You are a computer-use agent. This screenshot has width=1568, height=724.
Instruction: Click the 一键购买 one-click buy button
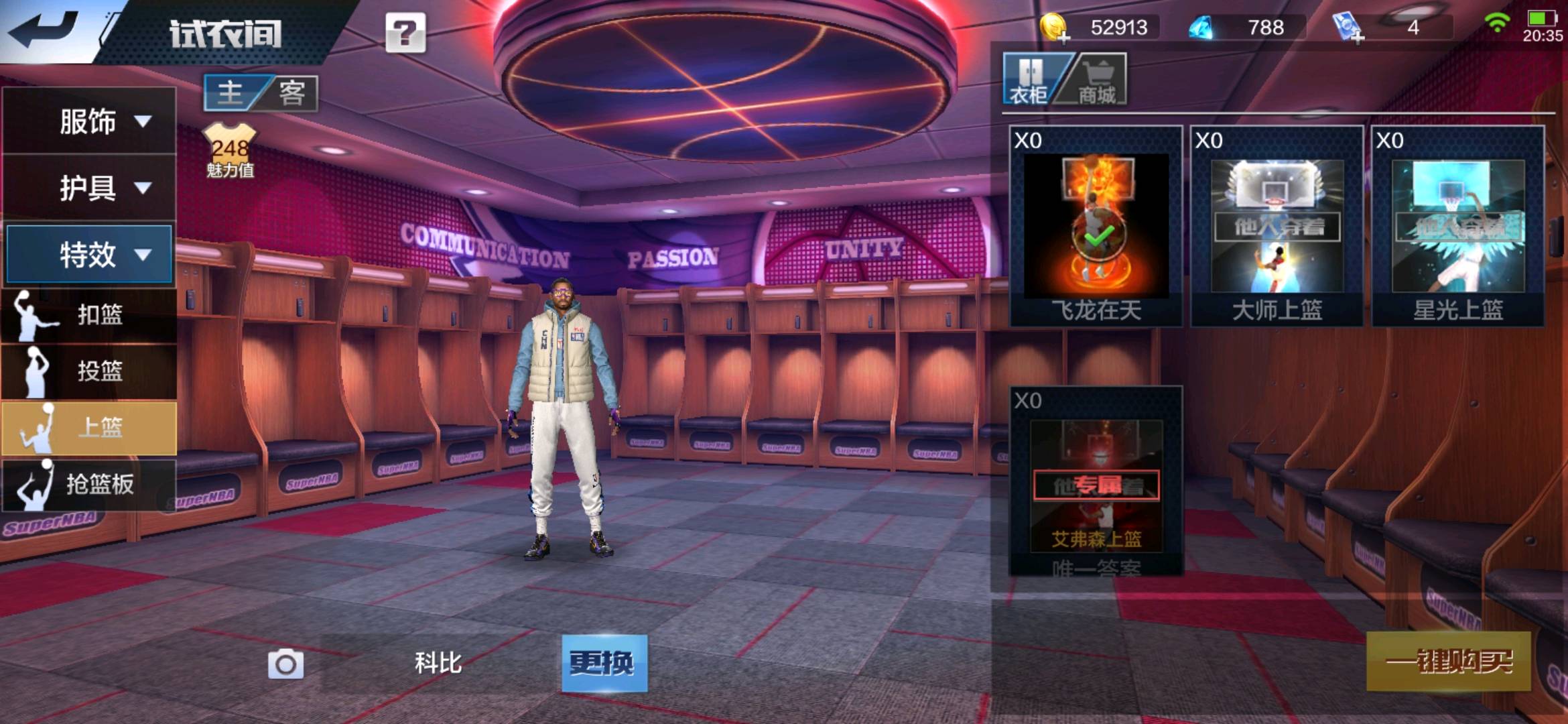pos(1448,662)
